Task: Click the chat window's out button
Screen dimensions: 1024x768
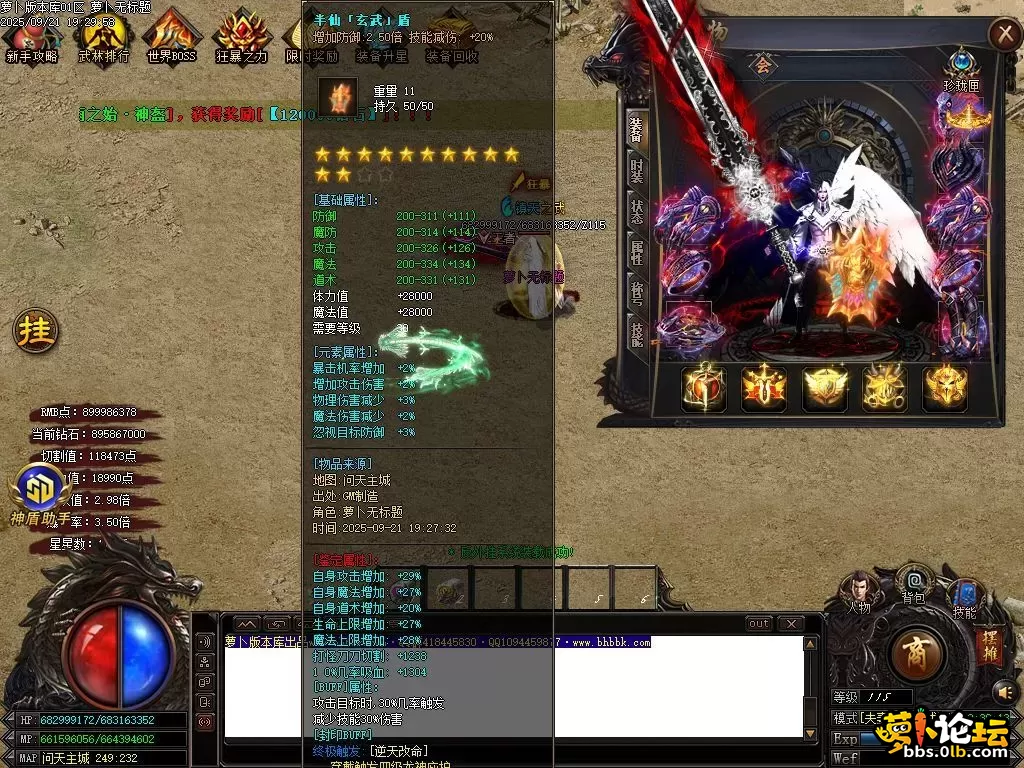Action: click(759, 624)
